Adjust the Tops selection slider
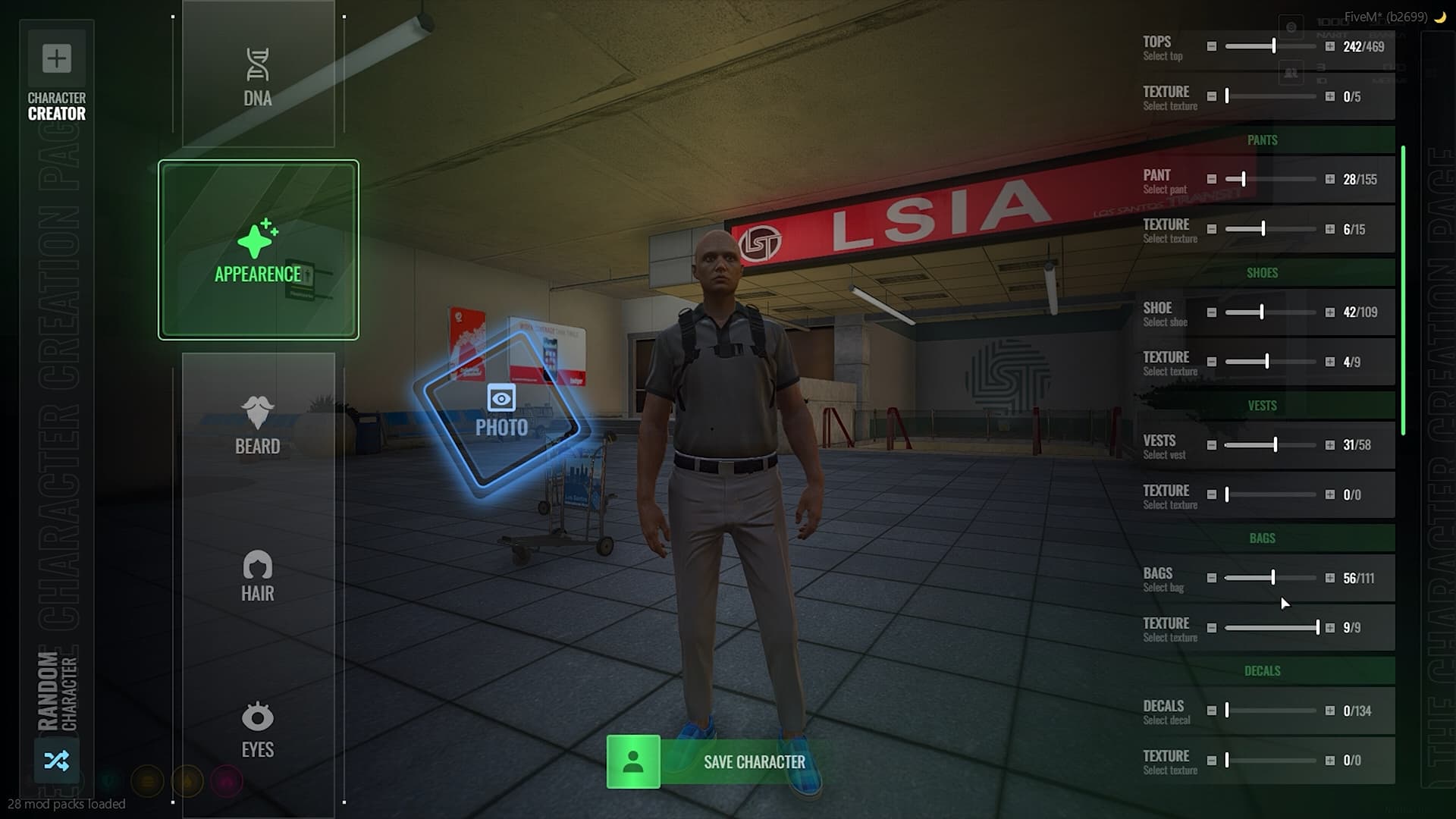The image size is (1456, 819). (x=1274, y=47)
